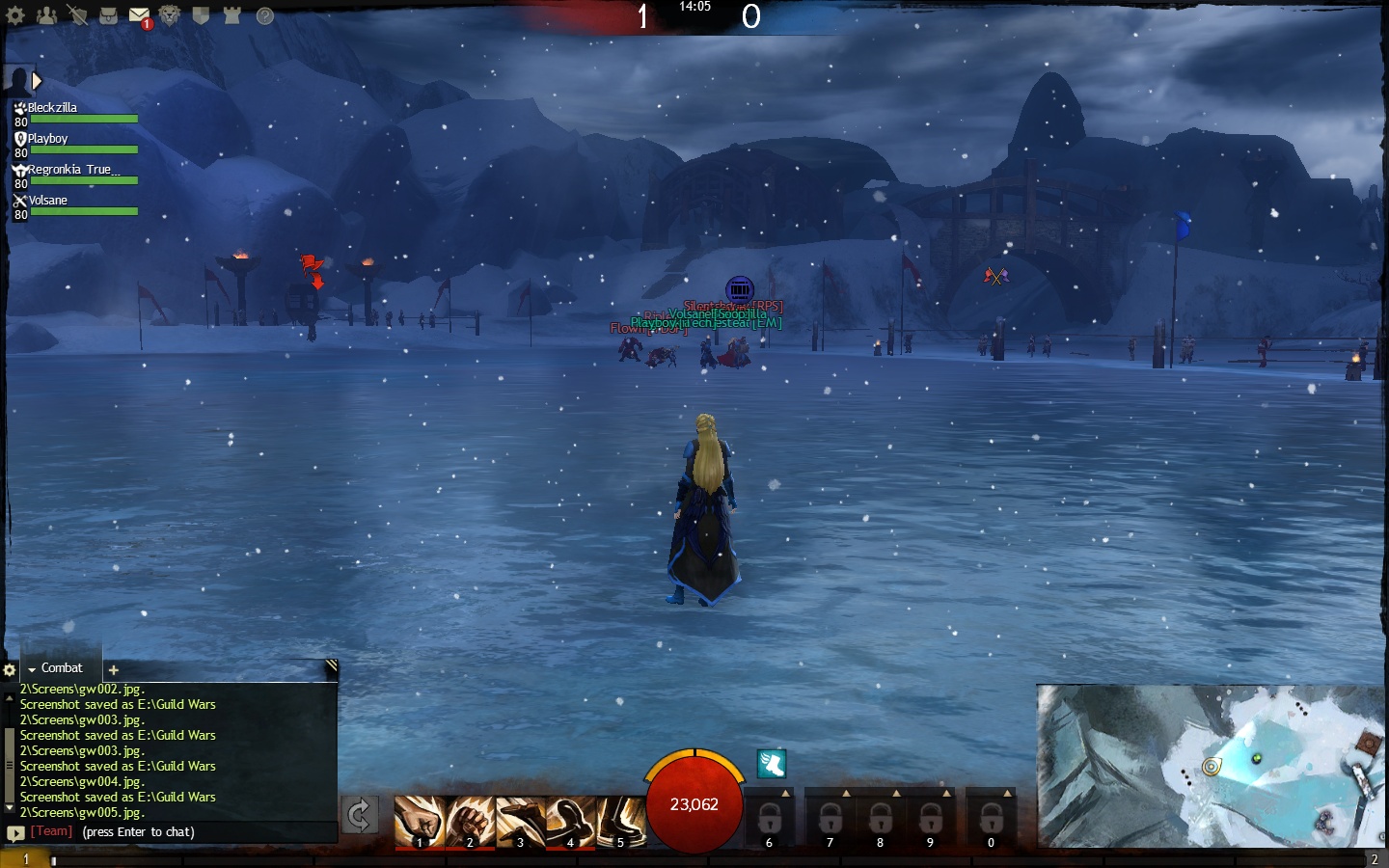Expand the party panel arrow beside portrait

point(37,81)
